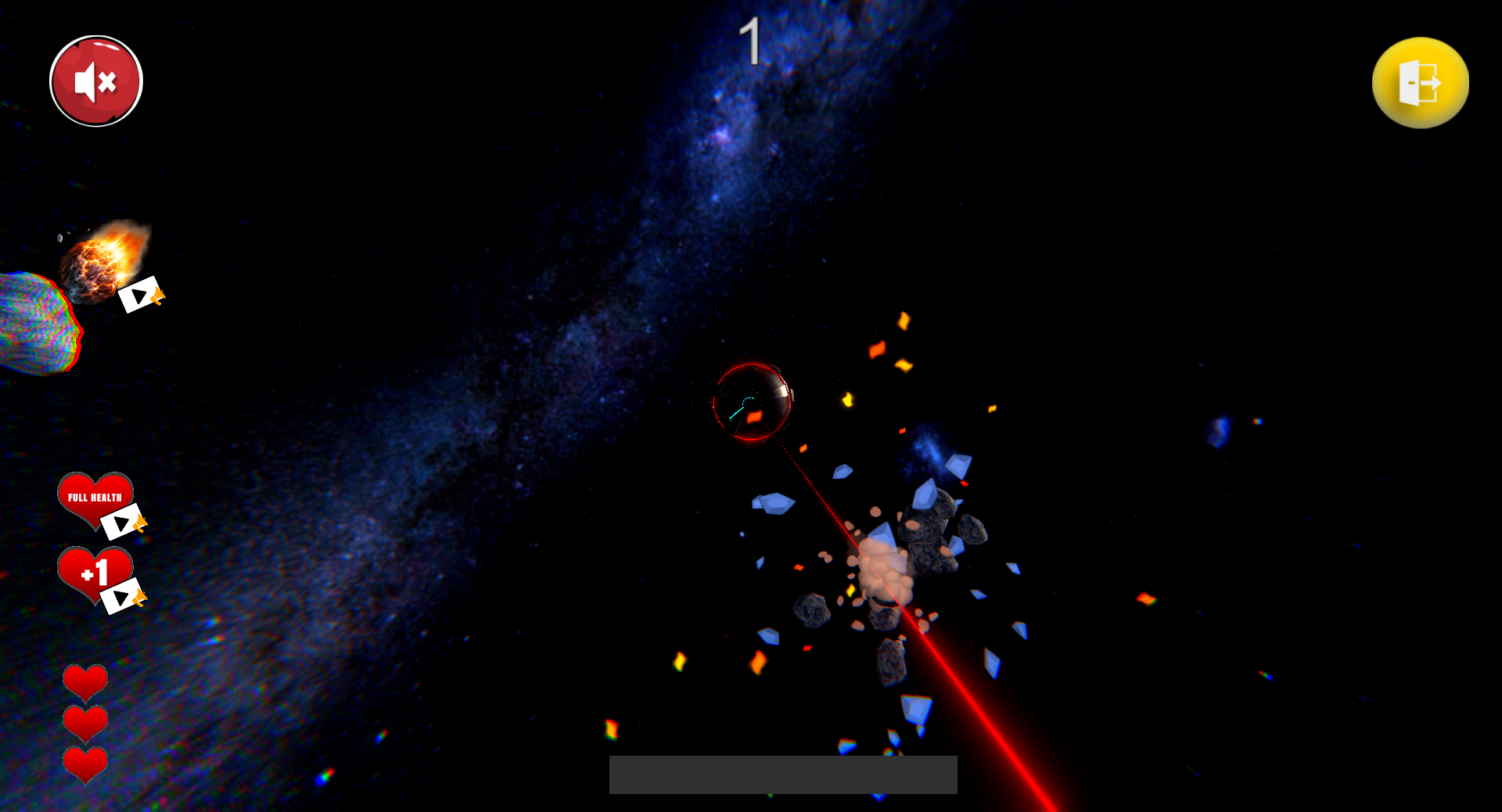
Task: Click the yellow exit button top right
Action: [x=1420, y=83]
